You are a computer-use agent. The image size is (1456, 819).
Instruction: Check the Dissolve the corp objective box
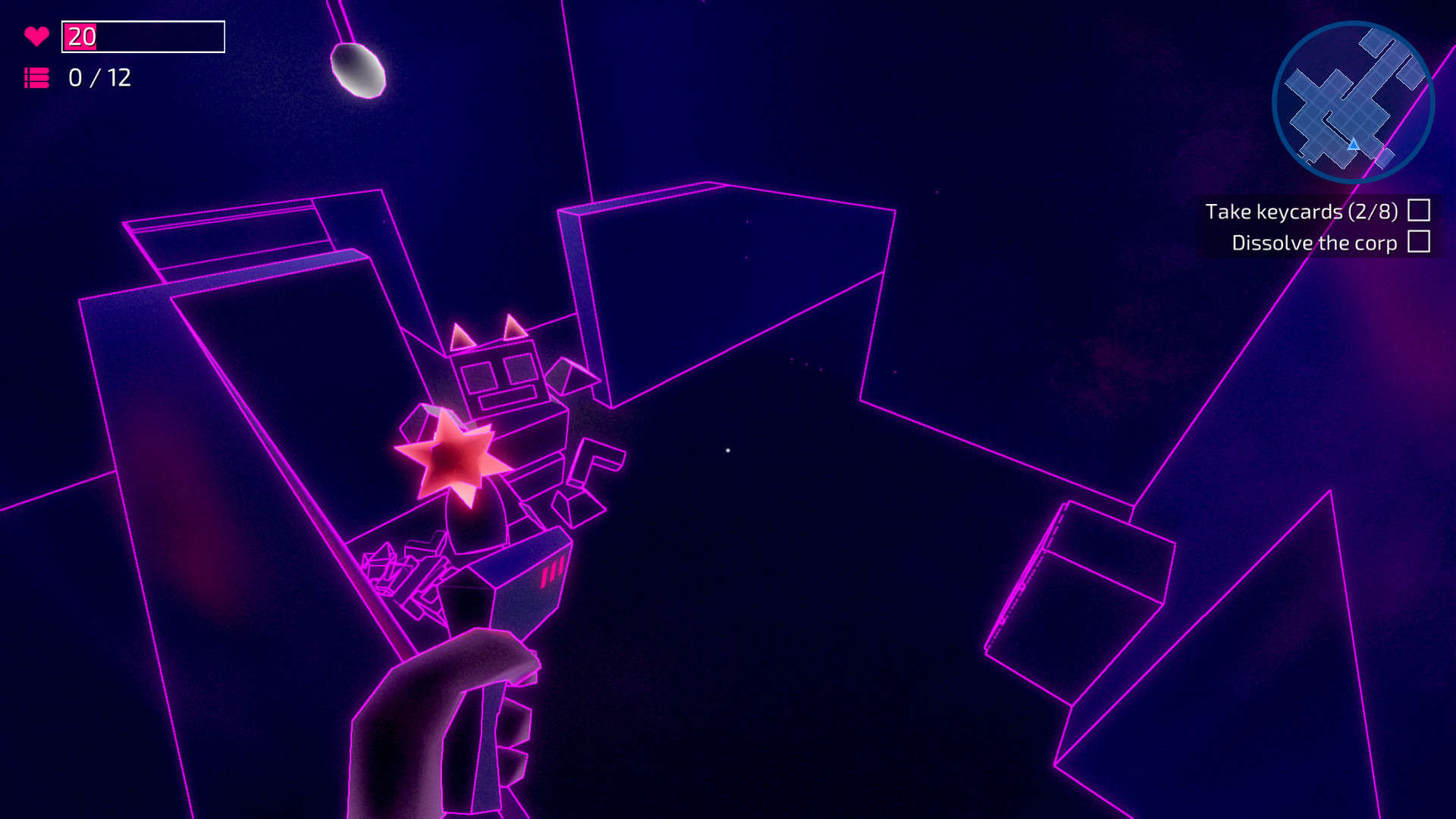[x=1417, y=243]
